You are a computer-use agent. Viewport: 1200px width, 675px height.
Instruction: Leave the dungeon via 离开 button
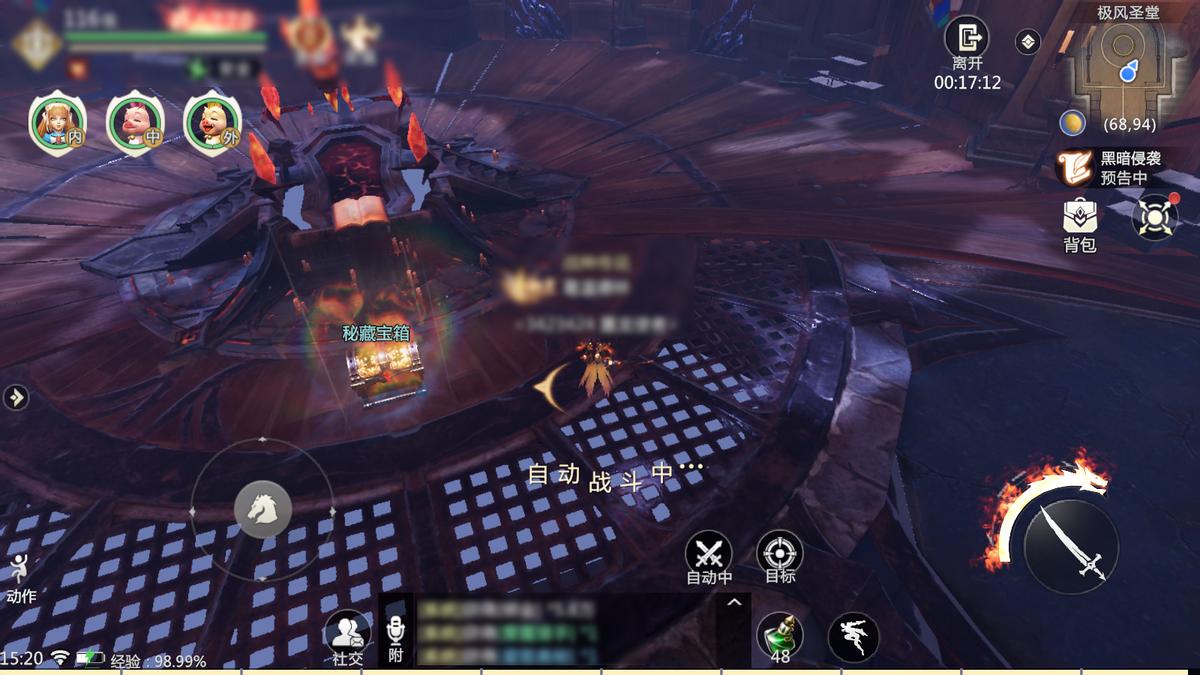[x=967, y=40]
